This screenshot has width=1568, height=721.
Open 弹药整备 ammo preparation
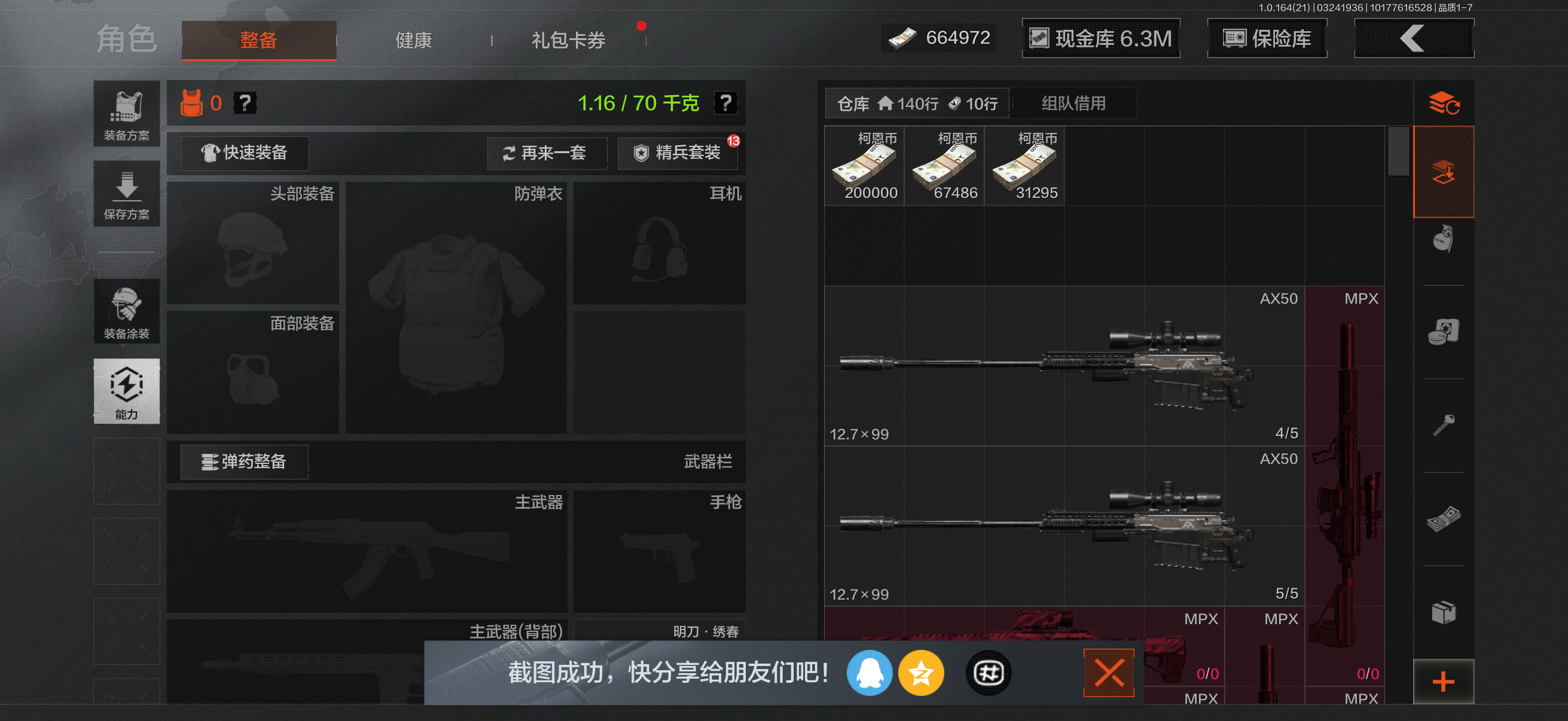click(243, 462)
